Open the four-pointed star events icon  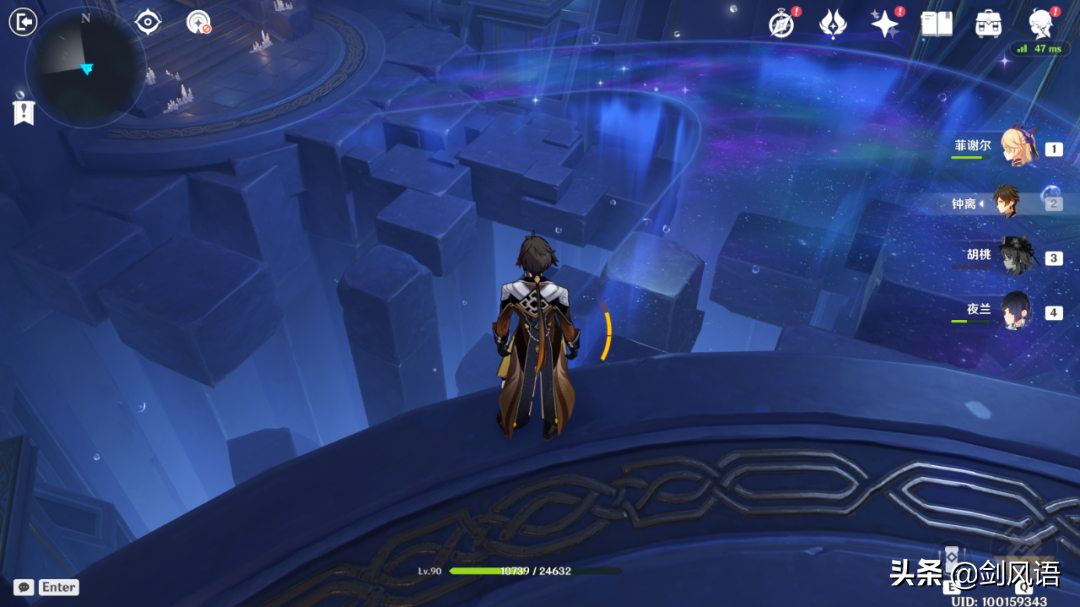pos(885,24)
